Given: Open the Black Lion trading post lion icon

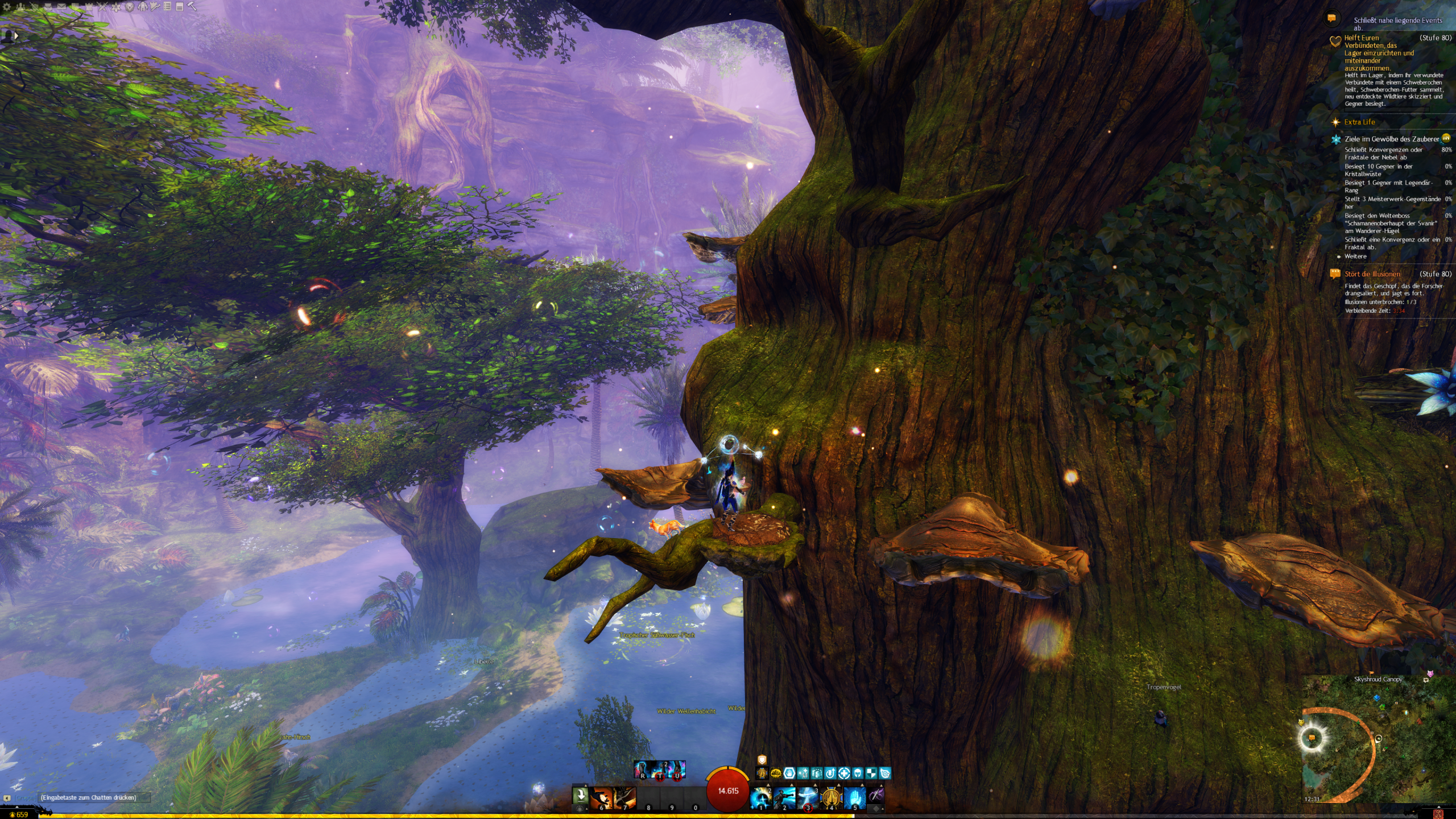Looking at the screenshot, I should pyautogui.click(x=129, y=7).
